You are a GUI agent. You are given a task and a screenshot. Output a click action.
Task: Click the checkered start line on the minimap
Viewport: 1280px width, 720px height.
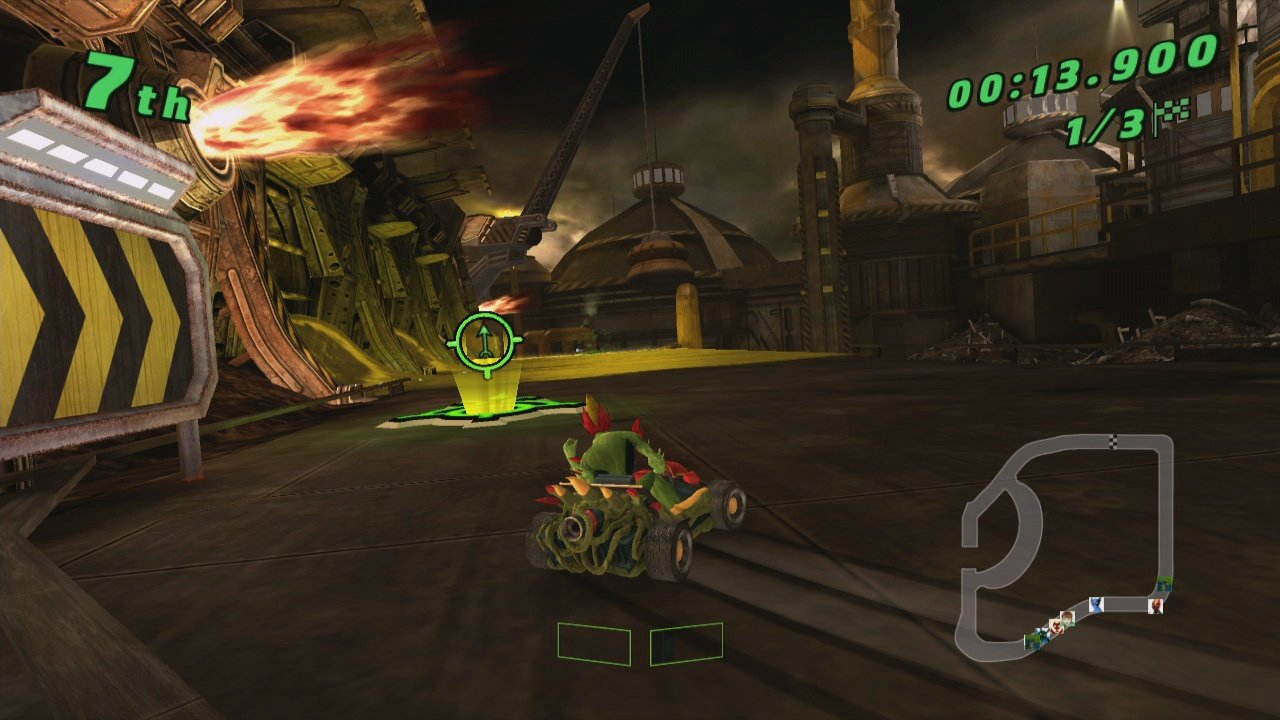[1113, 441]
